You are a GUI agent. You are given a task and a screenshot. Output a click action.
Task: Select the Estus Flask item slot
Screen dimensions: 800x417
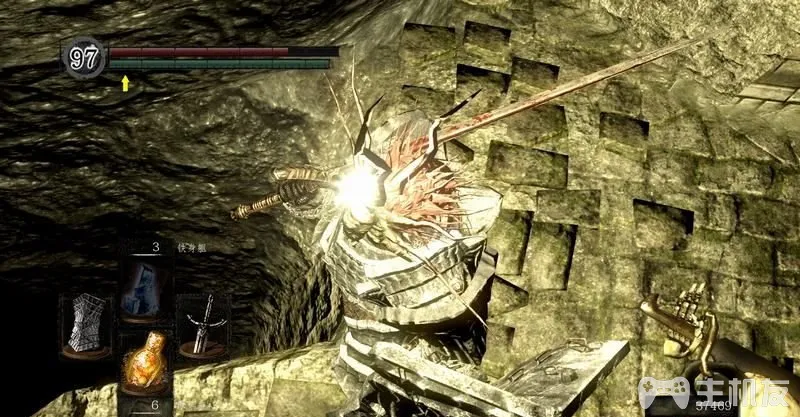[143, 363]
